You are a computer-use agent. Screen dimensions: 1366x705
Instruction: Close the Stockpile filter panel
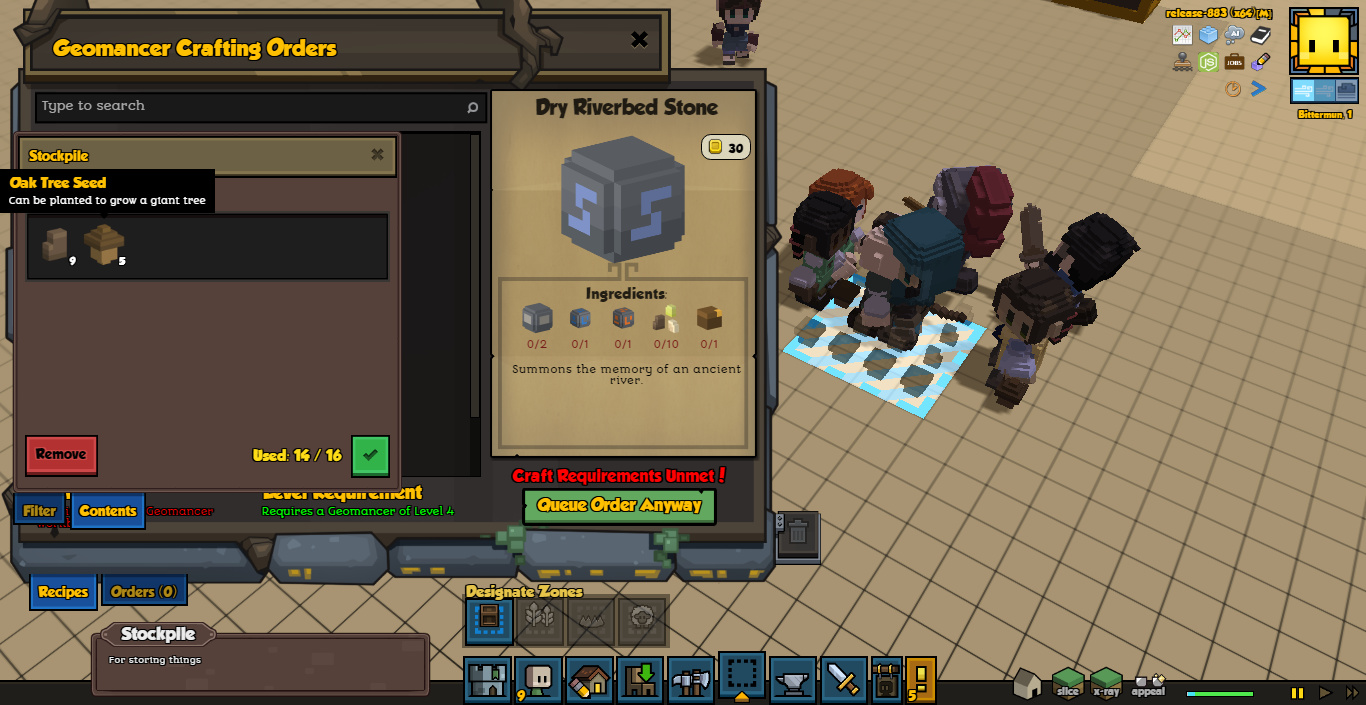click(377, 155)
